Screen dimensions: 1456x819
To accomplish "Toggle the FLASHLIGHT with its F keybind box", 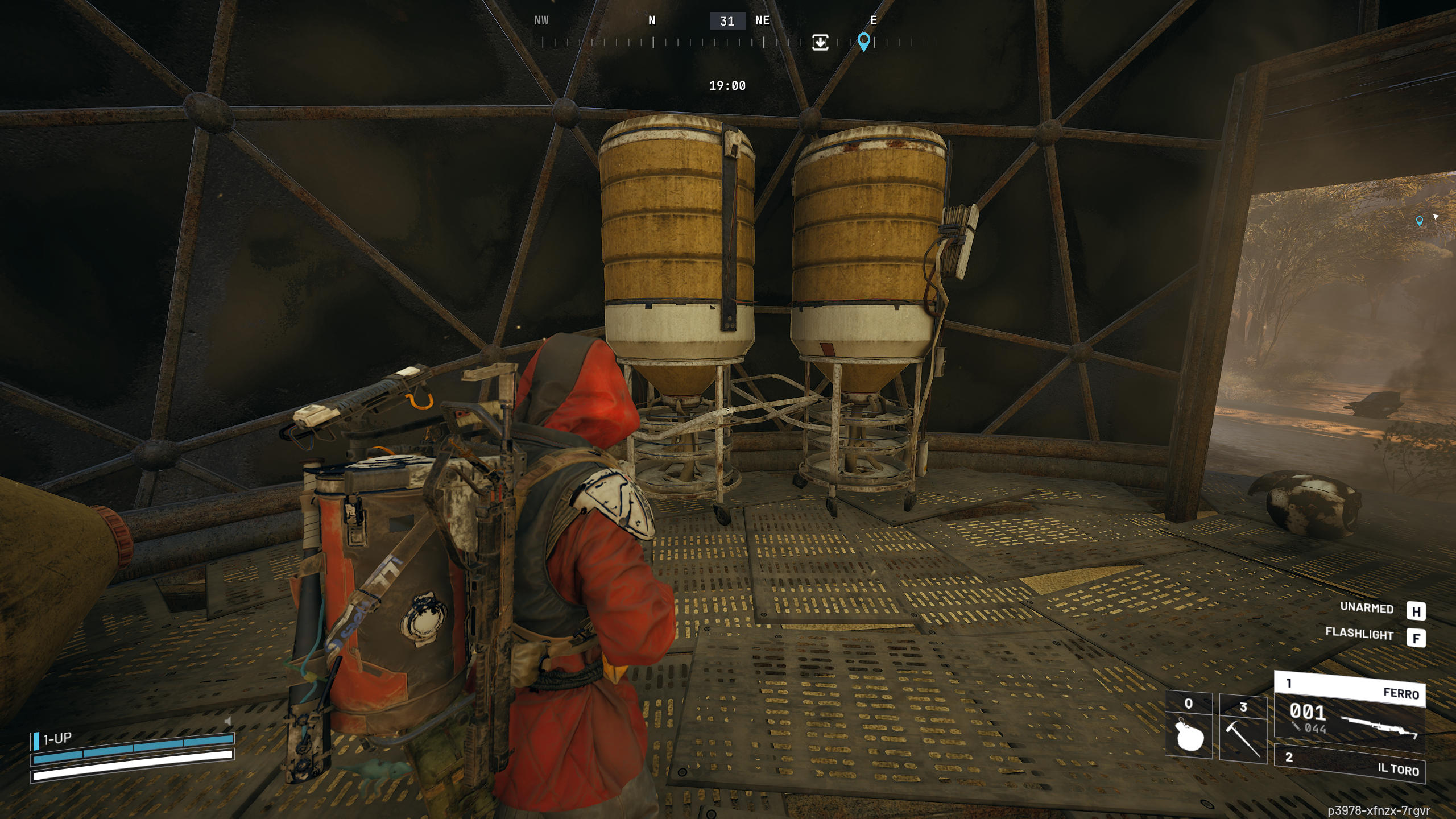I will click(1418, 638).
